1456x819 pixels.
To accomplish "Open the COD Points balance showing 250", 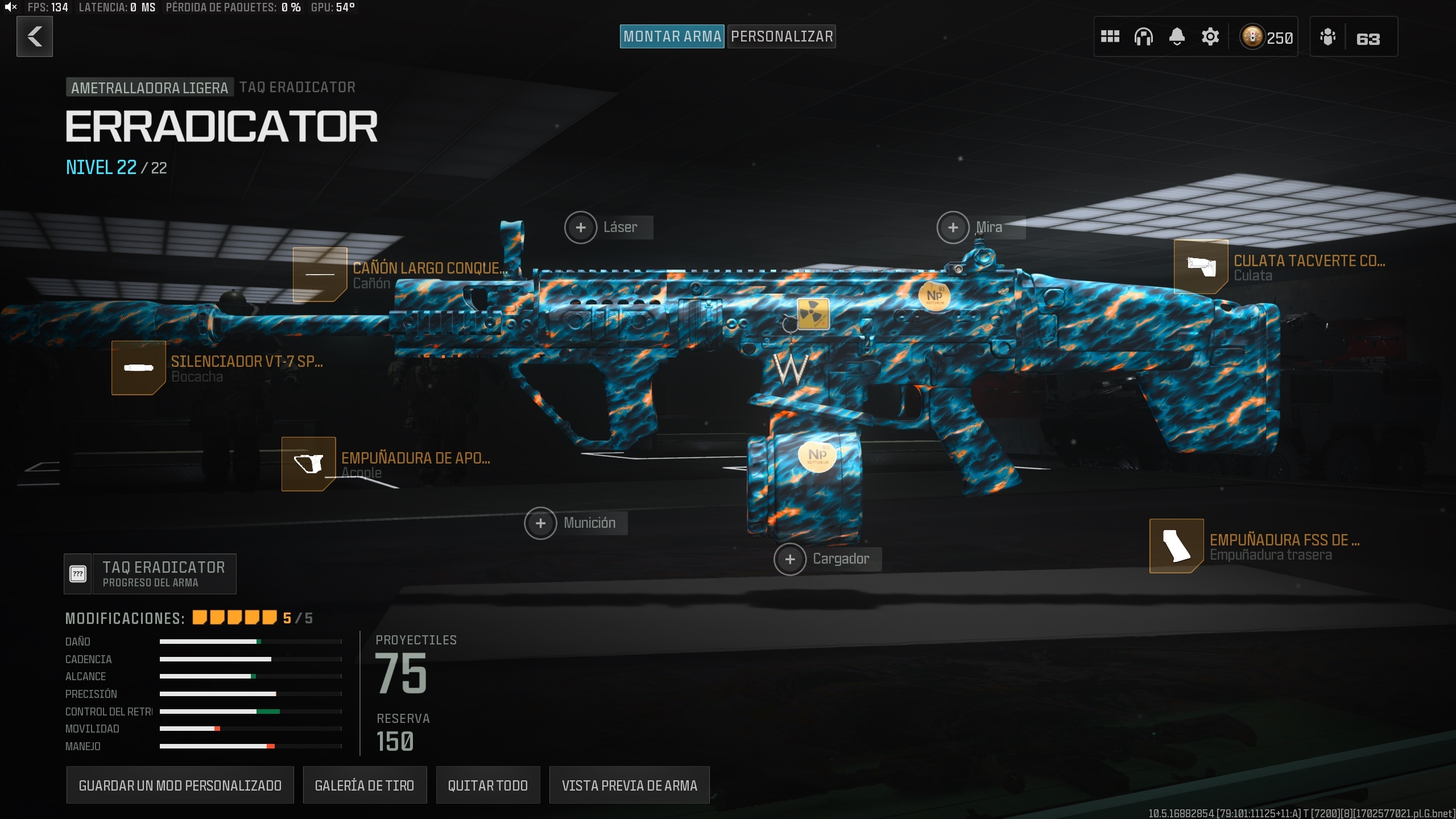I will tap(1265, 36).
